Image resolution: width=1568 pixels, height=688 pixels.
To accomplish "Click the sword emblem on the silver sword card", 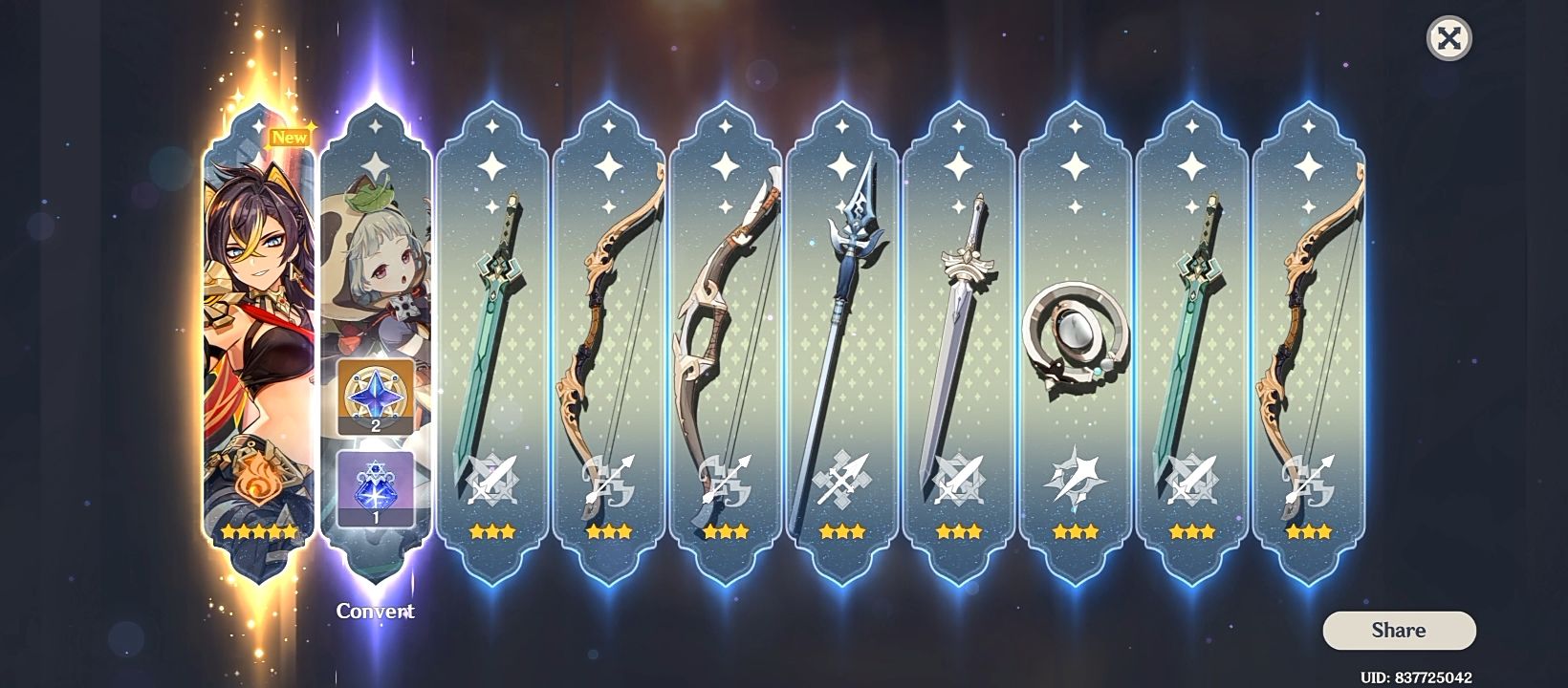I will click(957, 479).
